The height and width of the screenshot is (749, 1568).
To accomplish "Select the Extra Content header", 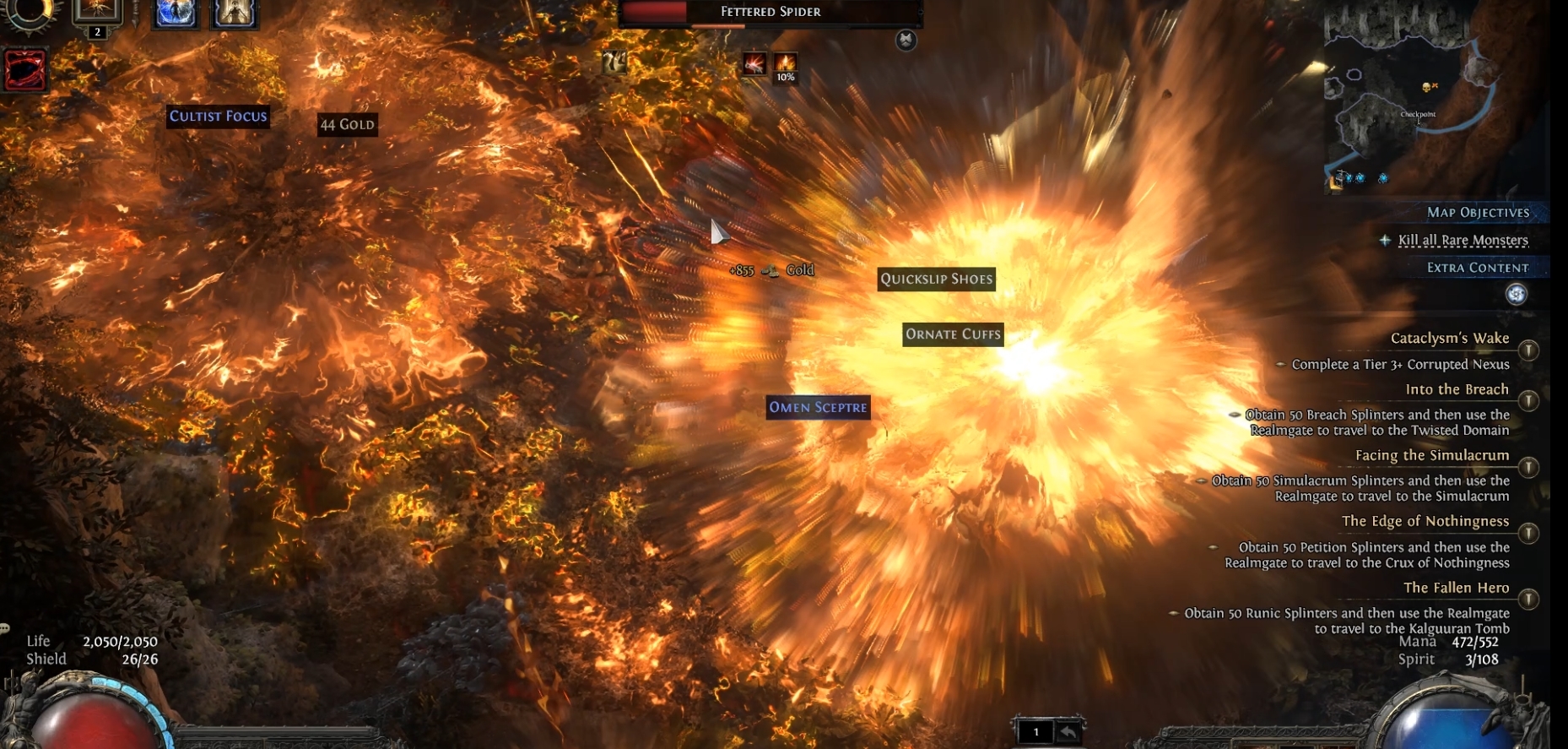I will (x=1477, y=268).
